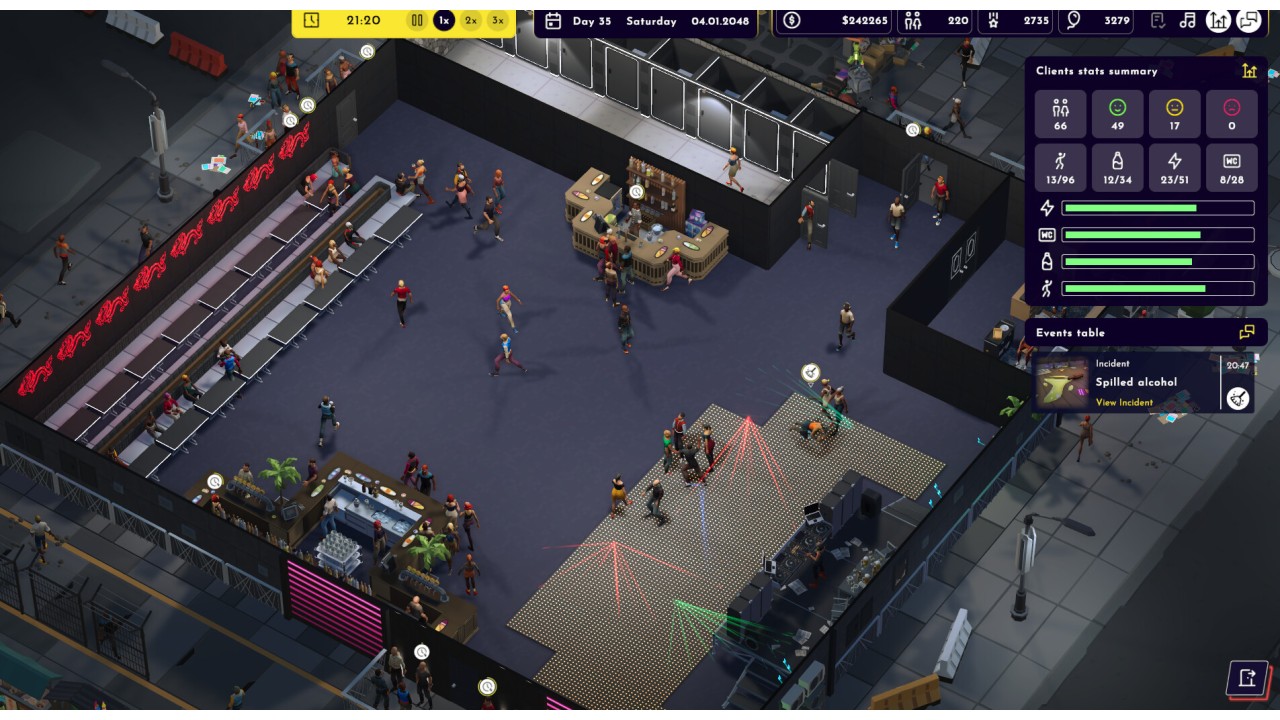Select the WC usage stat tile

[x=1232, y=168]
